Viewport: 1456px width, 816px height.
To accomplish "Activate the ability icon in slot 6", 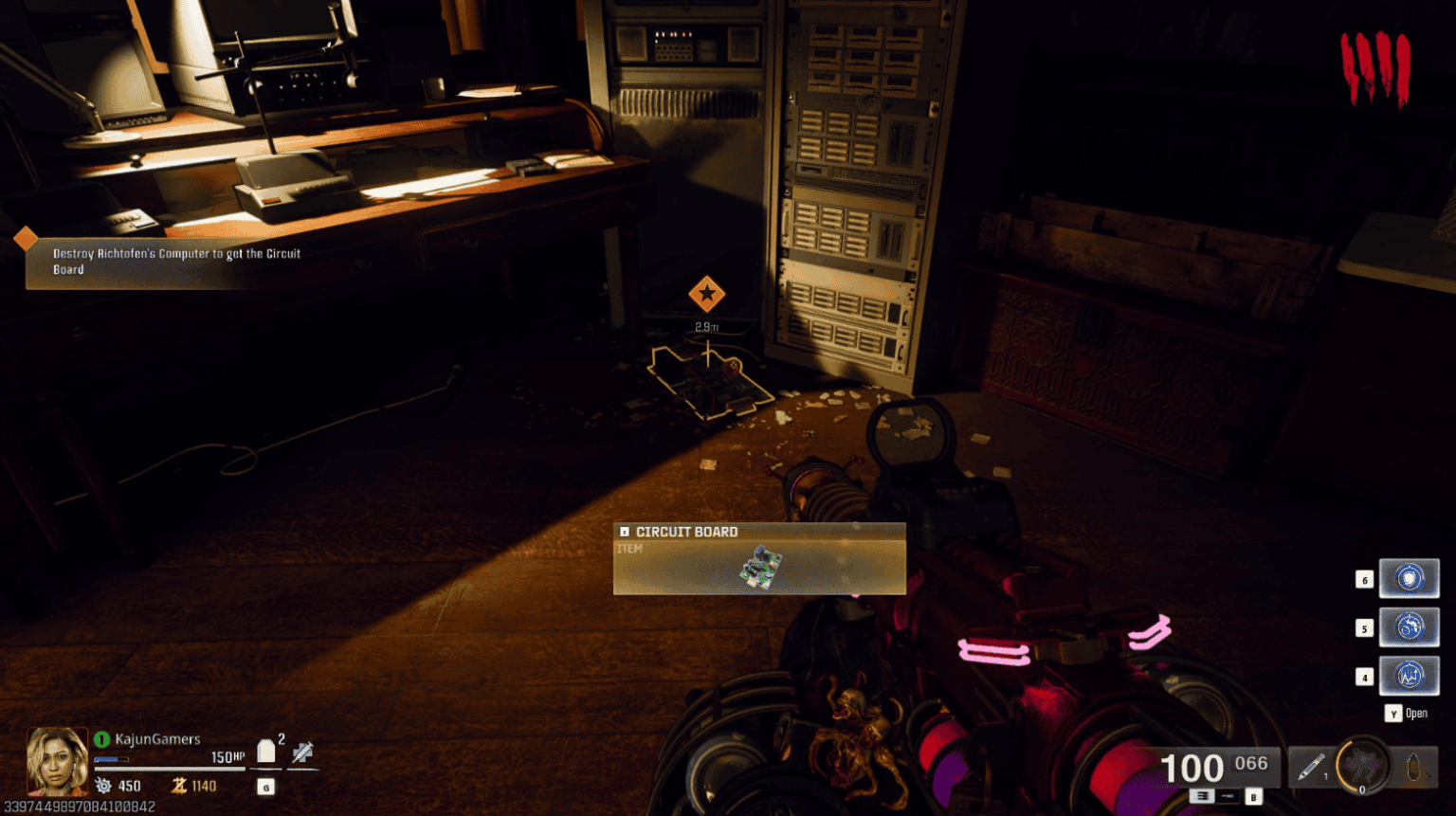I will [1409, 578].
